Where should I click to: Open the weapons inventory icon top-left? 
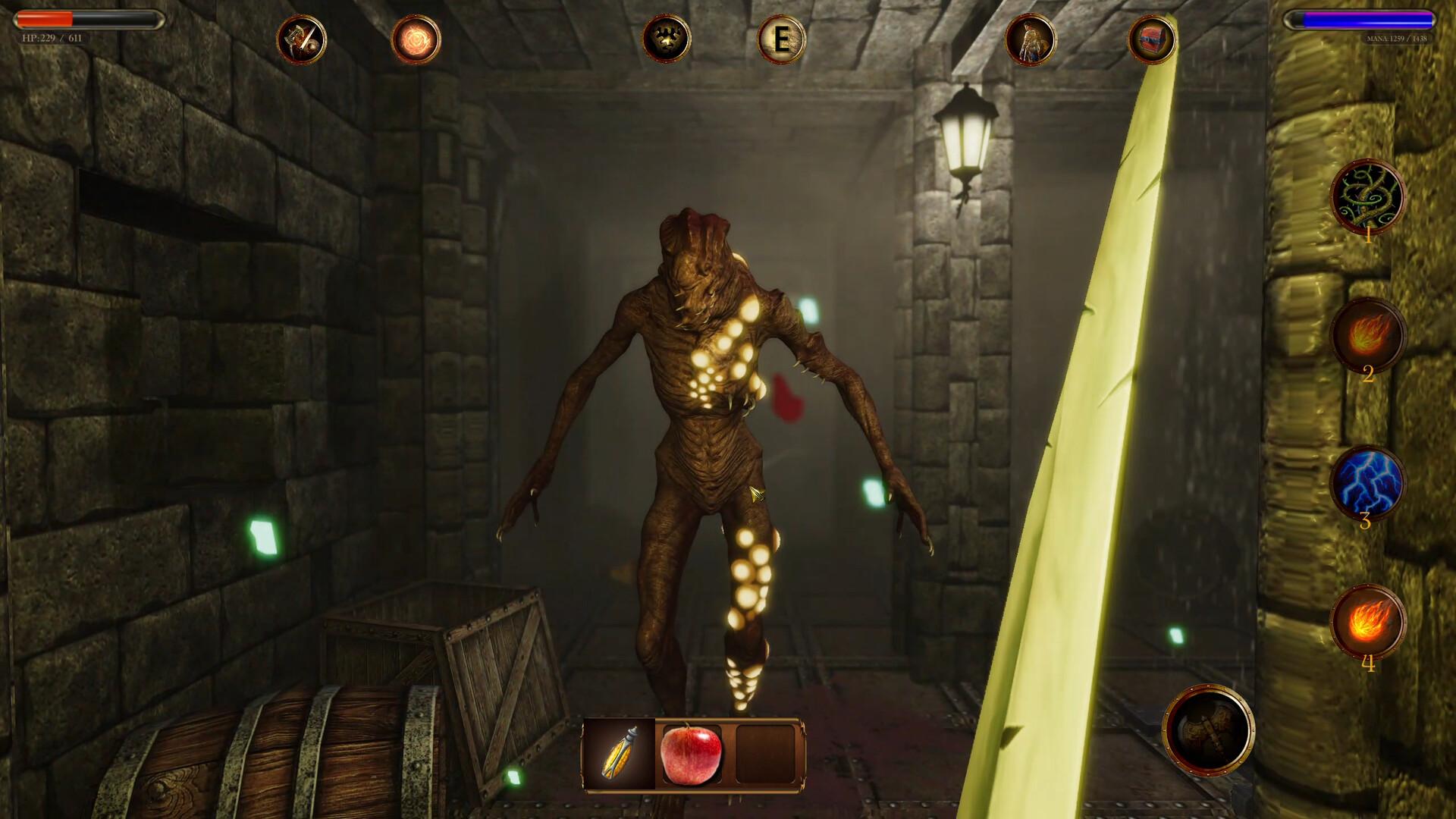click(303, 39)
